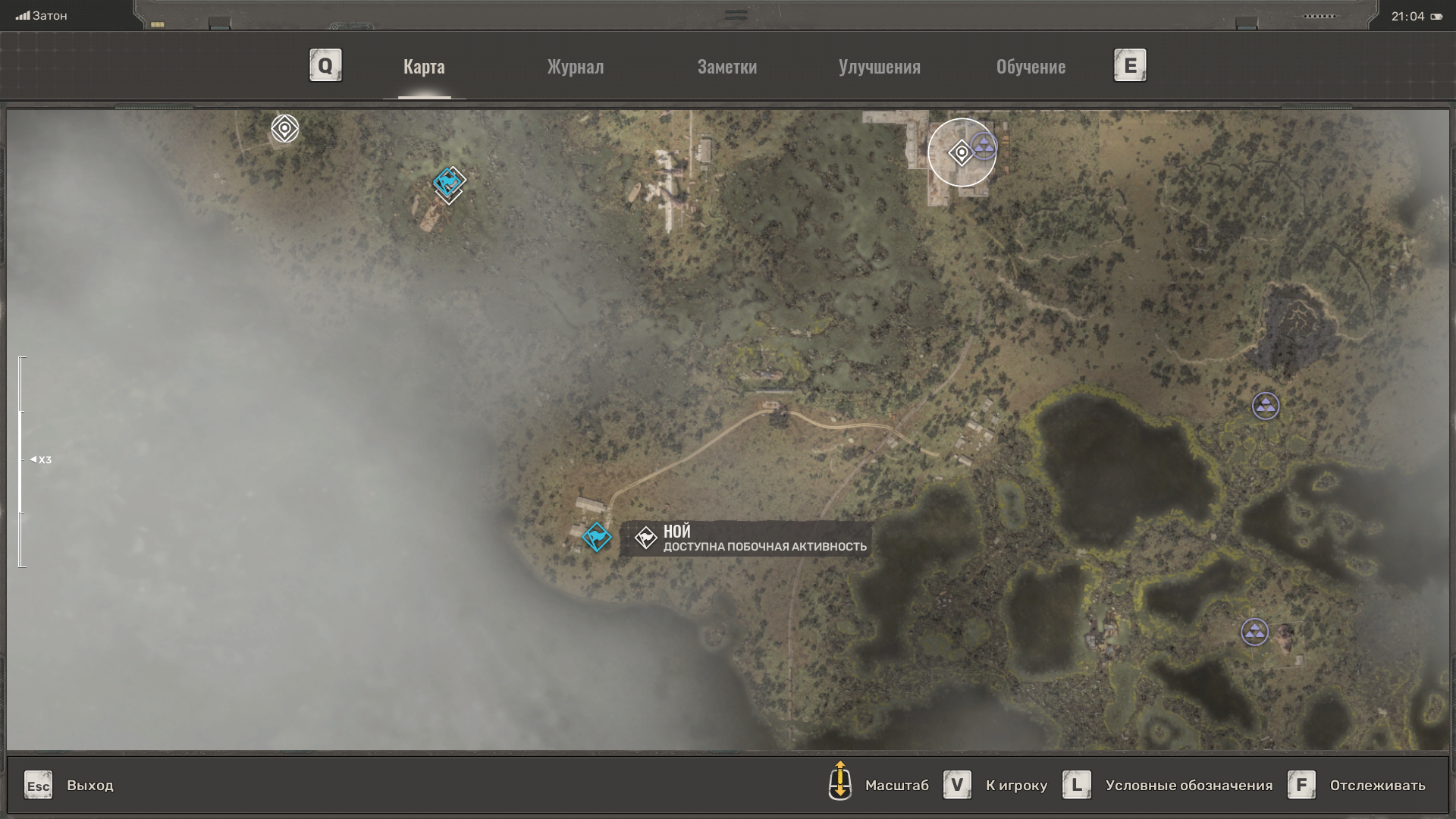
Task: Select the active Карта tab
Action: (424, 67)
